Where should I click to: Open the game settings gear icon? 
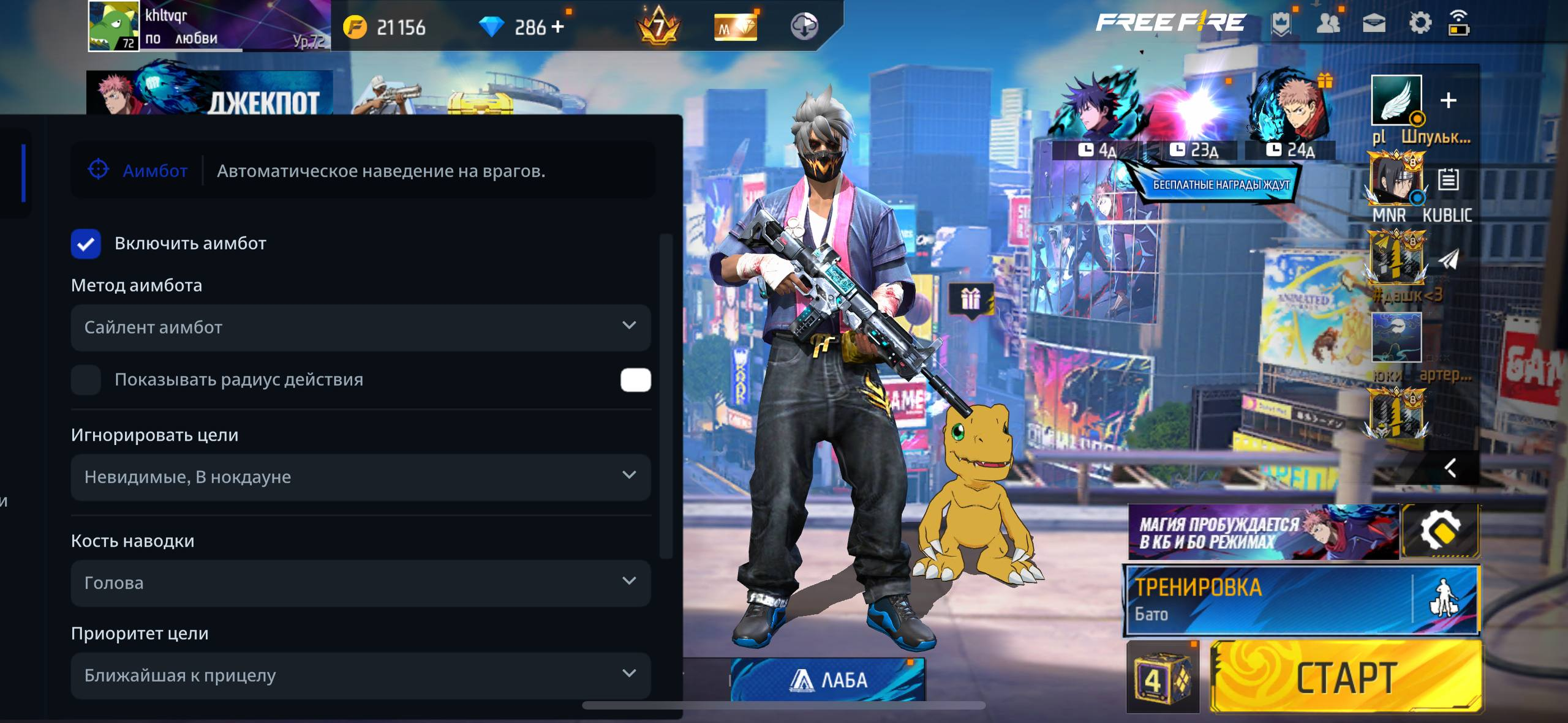click(1420, 24)
